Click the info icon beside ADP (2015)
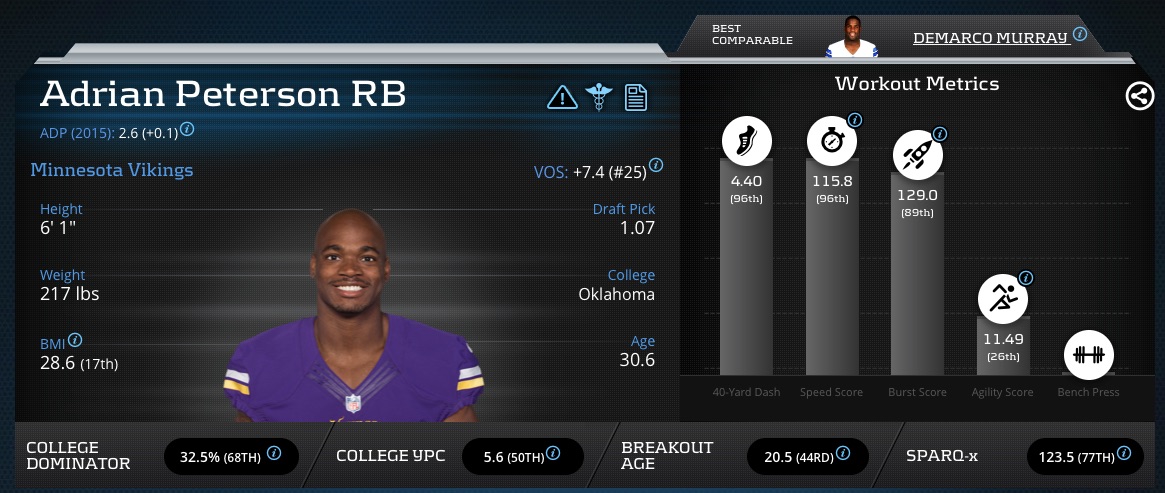 pyautogui.click(x=187, y=130)
